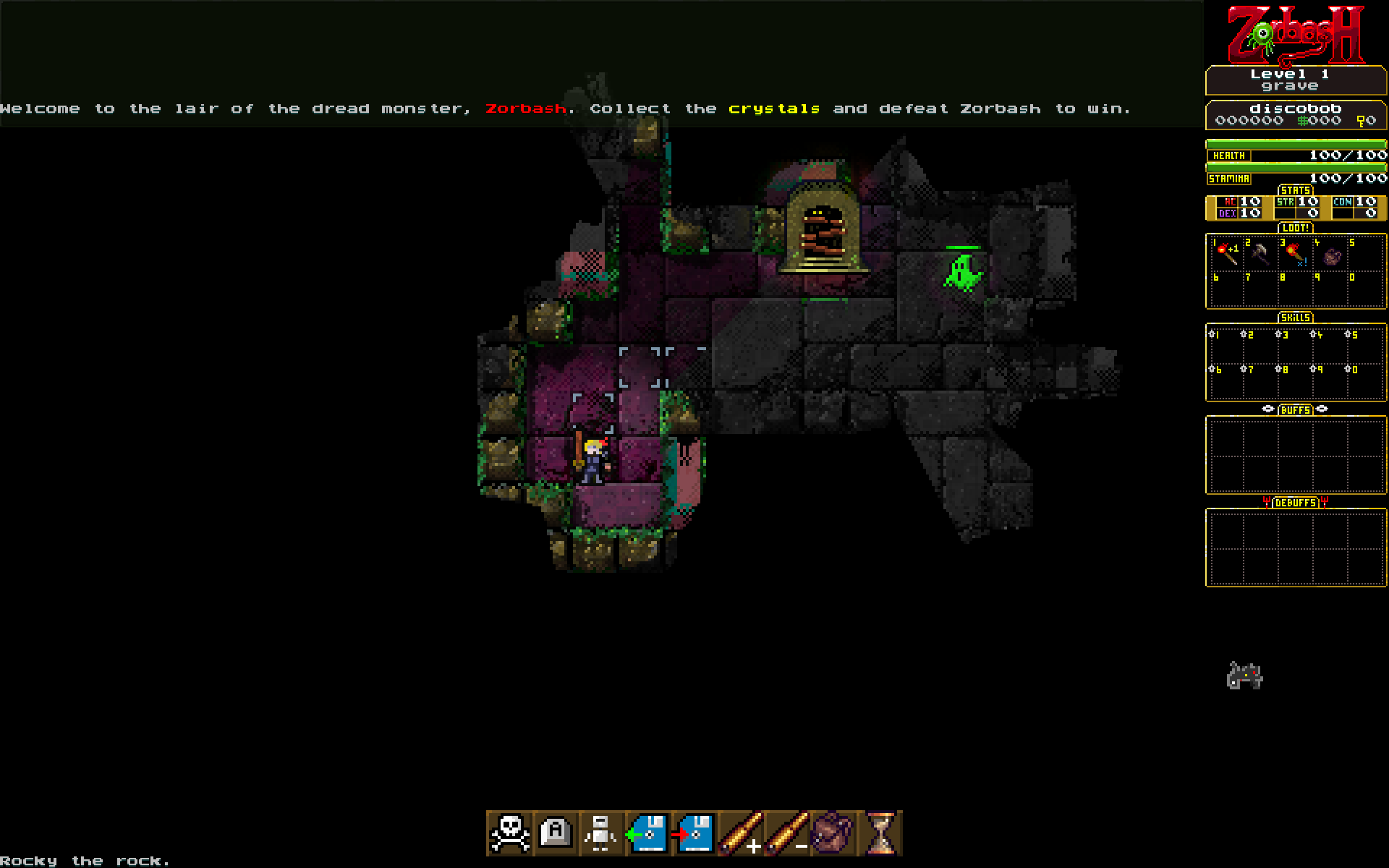
Task: Select the leather bag in loot slot 4
Action: [1331, 255]
